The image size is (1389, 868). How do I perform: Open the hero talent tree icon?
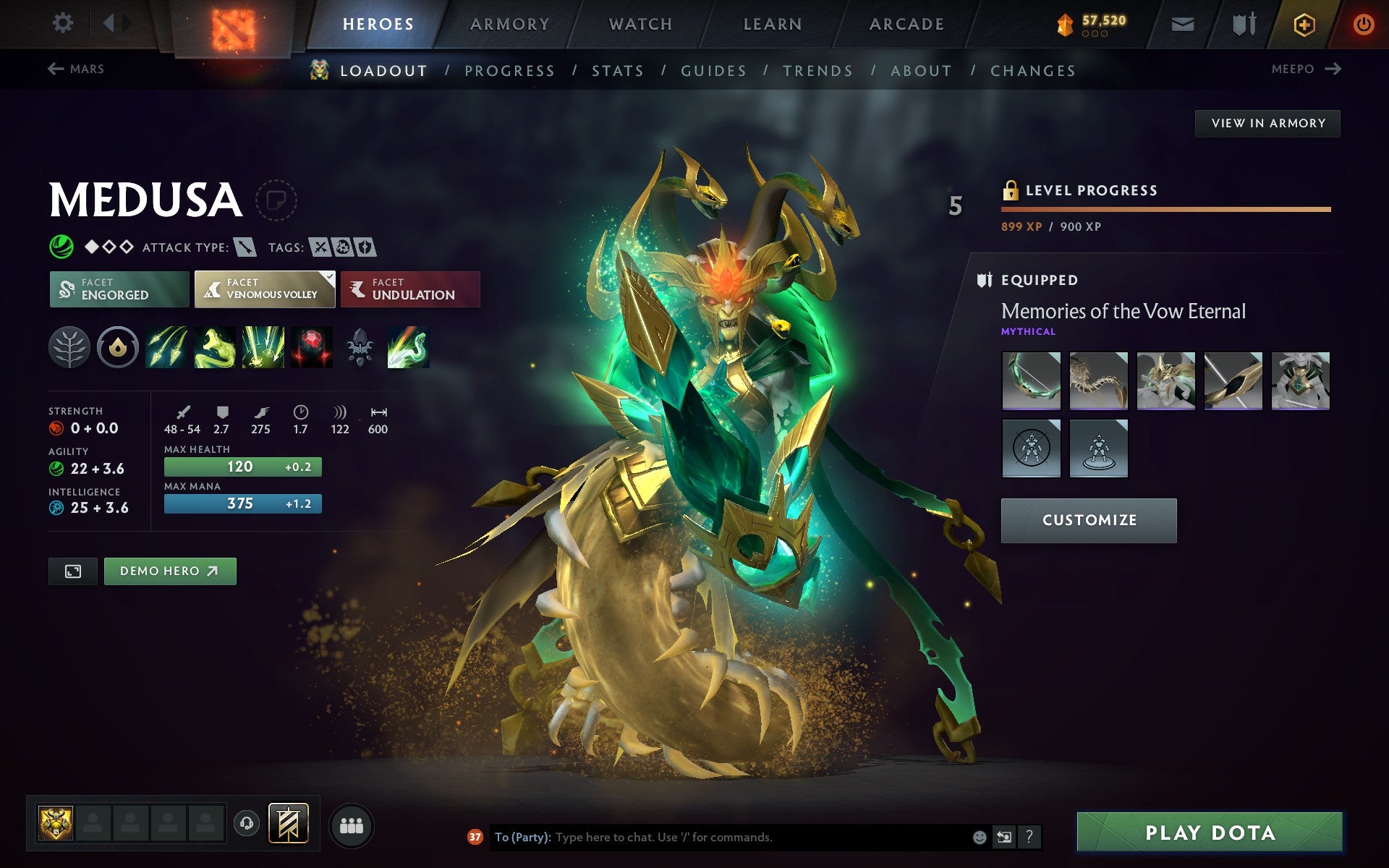tap(69, 347)
